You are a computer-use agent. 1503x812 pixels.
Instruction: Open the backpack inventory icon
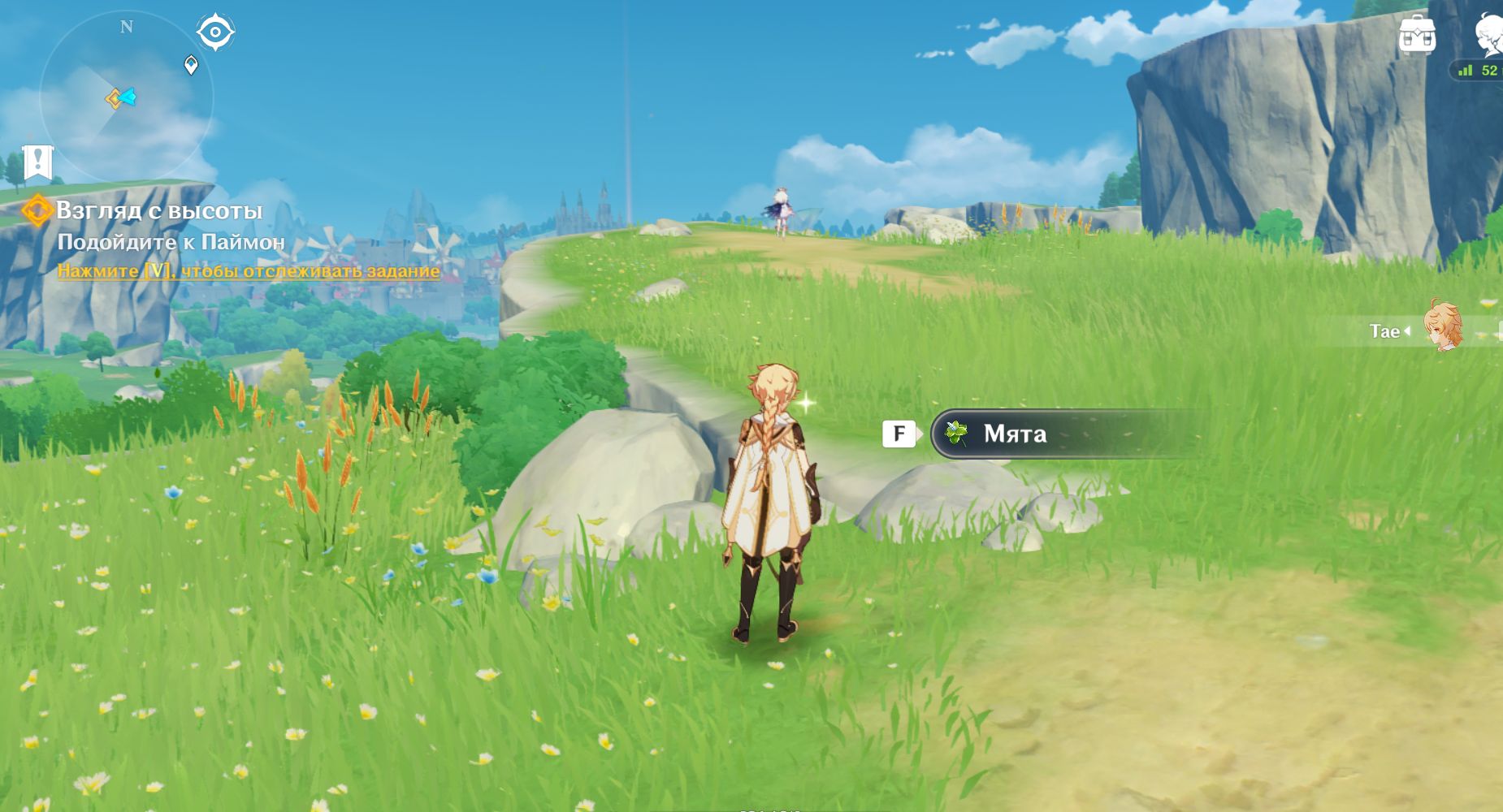pyautogui.click(x=1417, y=35)
